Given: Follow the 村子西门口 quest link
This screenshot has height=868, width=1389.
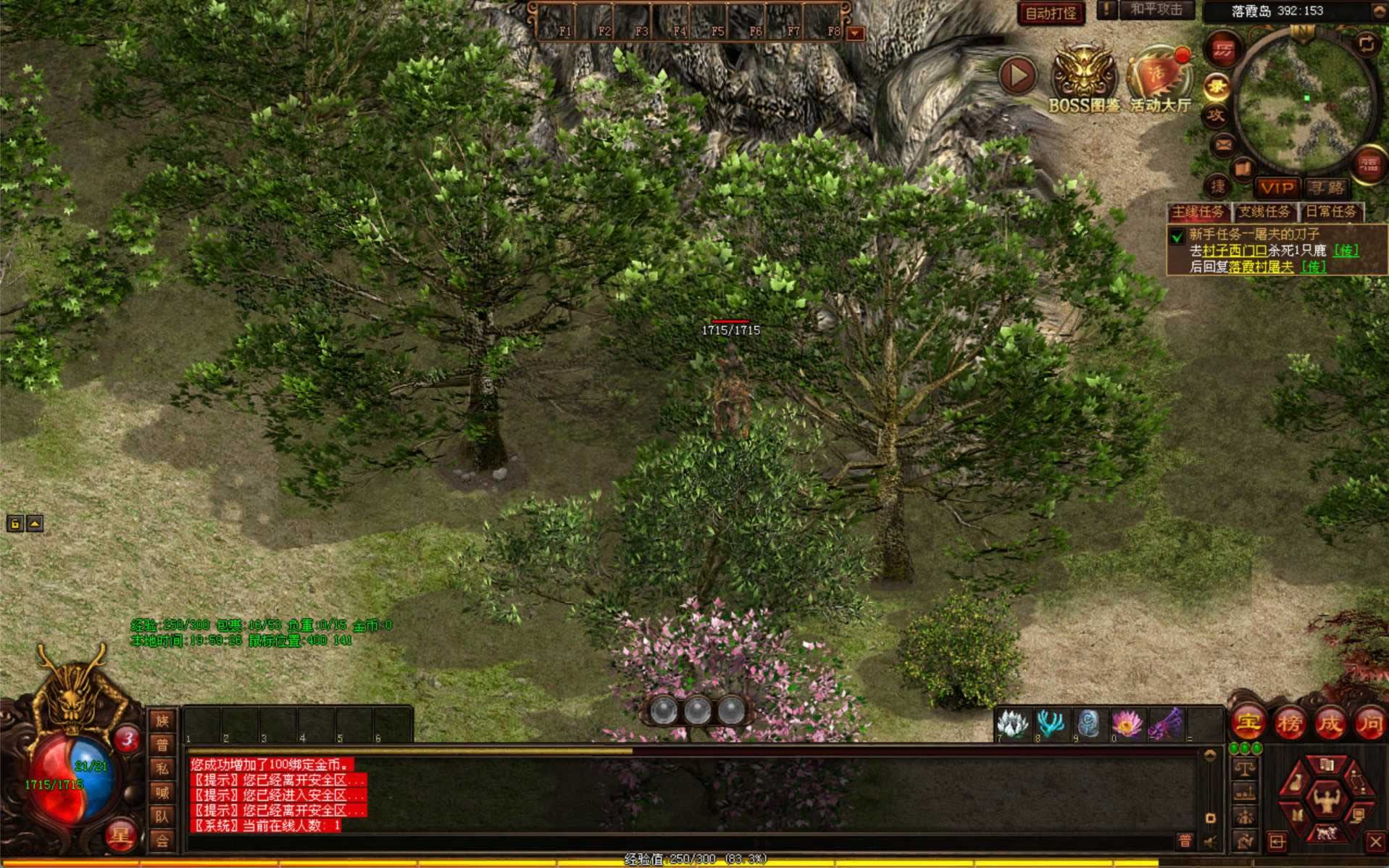Looking at the screenshot, I should (1235, 251).
